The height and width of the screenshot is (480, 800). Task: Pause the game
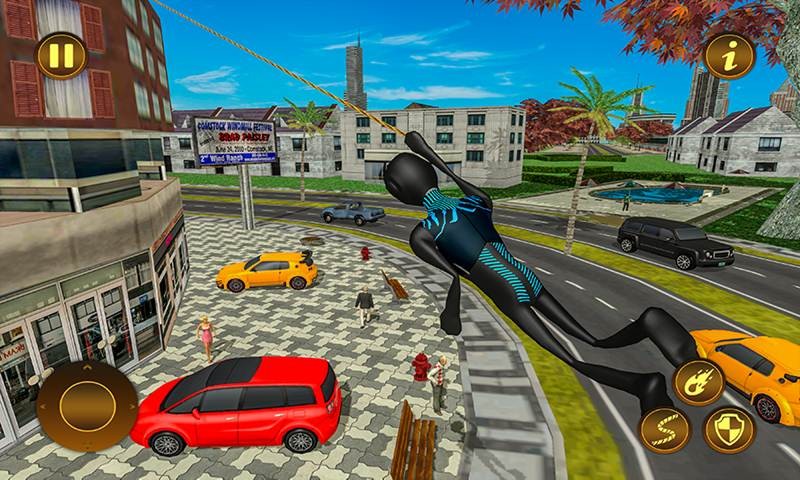pyautogui.click(x=61, y=56)
